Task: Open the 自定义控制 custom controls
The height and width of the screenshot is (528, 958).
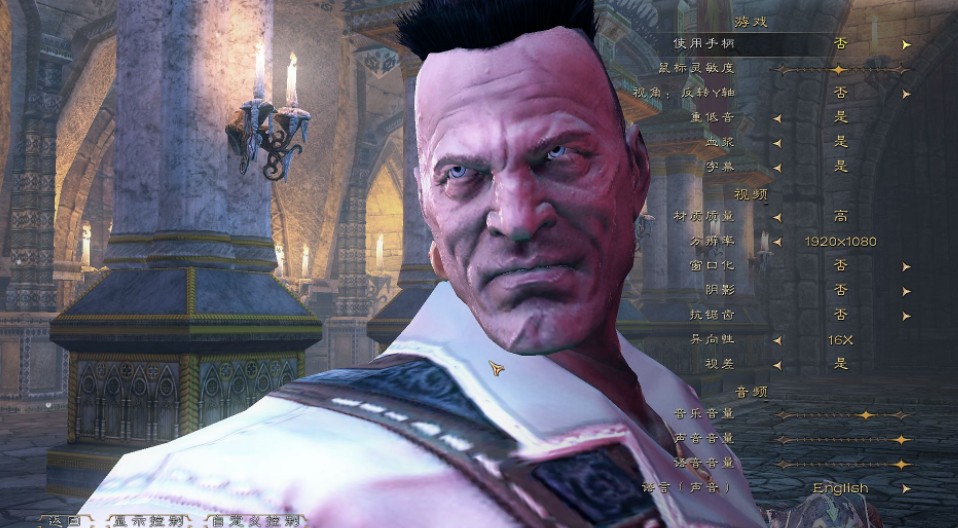Action: coord(254,520)
